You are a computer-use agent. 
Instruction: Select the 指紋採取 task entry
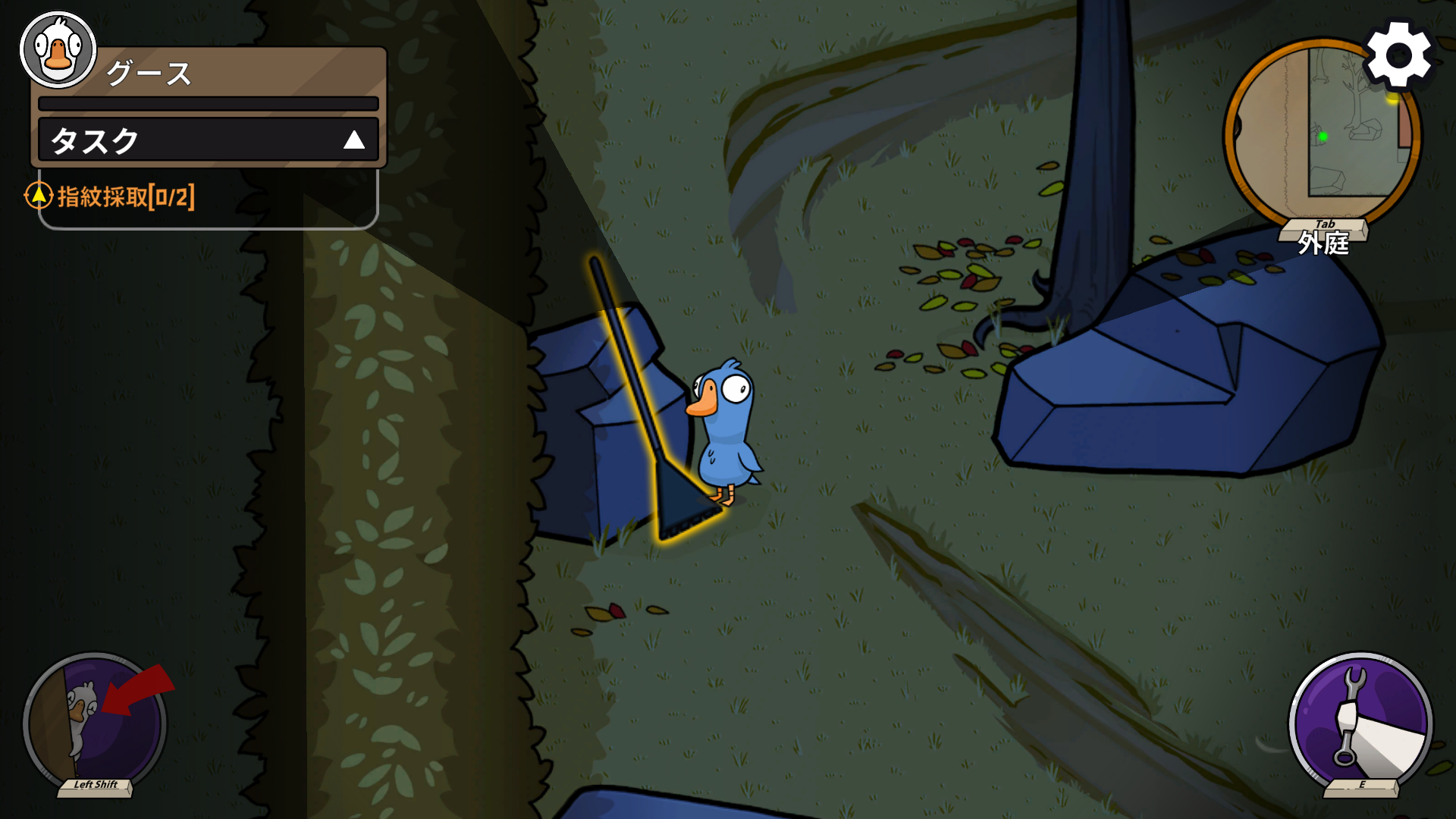point(125,197)
